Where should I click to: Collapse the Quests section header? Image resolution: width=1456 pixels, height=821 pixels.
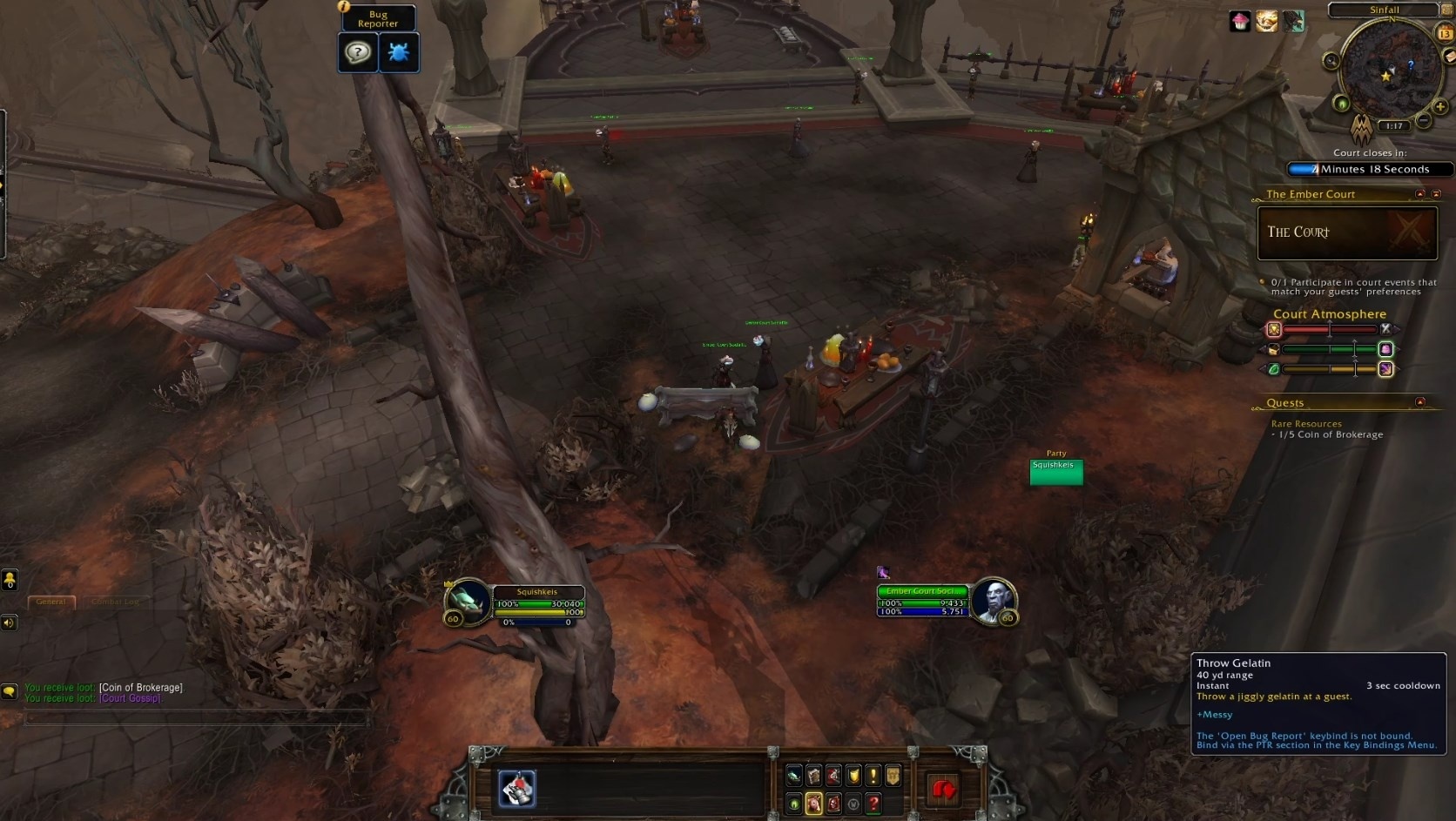[1420, 402]
